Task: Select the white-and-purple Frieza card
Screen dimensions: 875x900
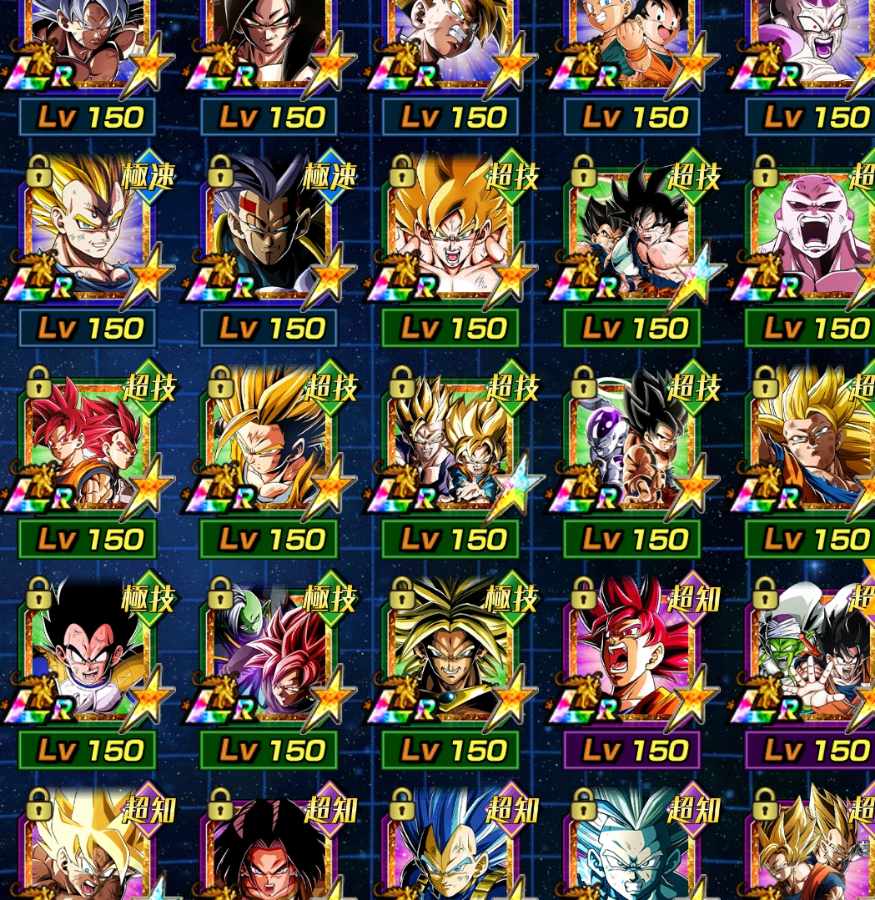Action: tap(812, 40)
